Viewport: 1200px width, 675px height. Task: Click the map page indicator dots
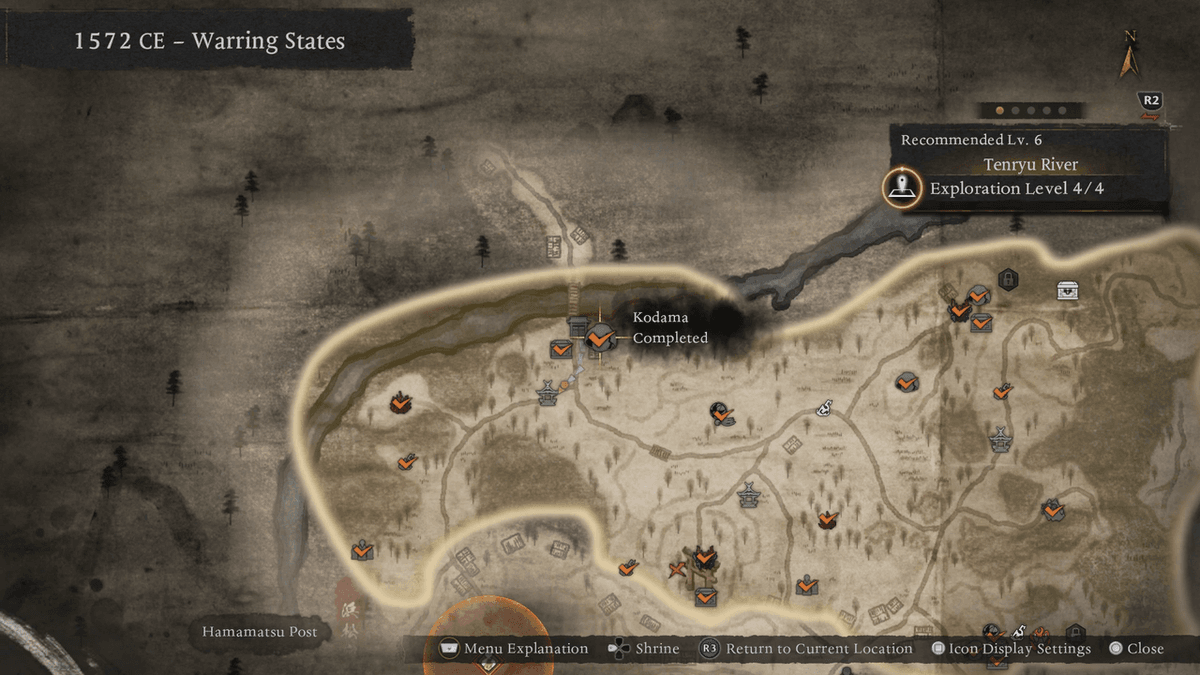[1030, 110]
